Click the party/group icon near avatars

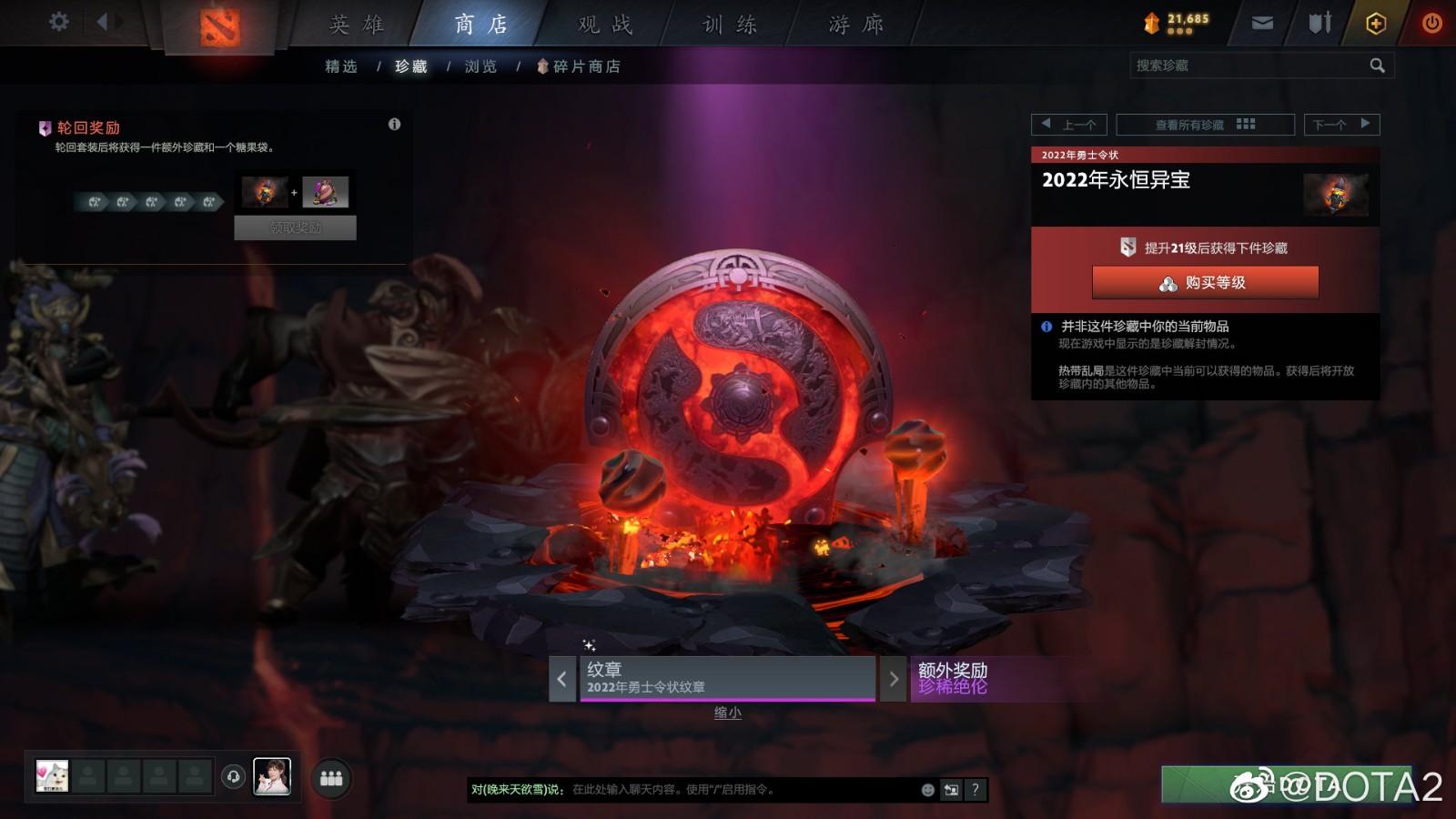point(331,778)
